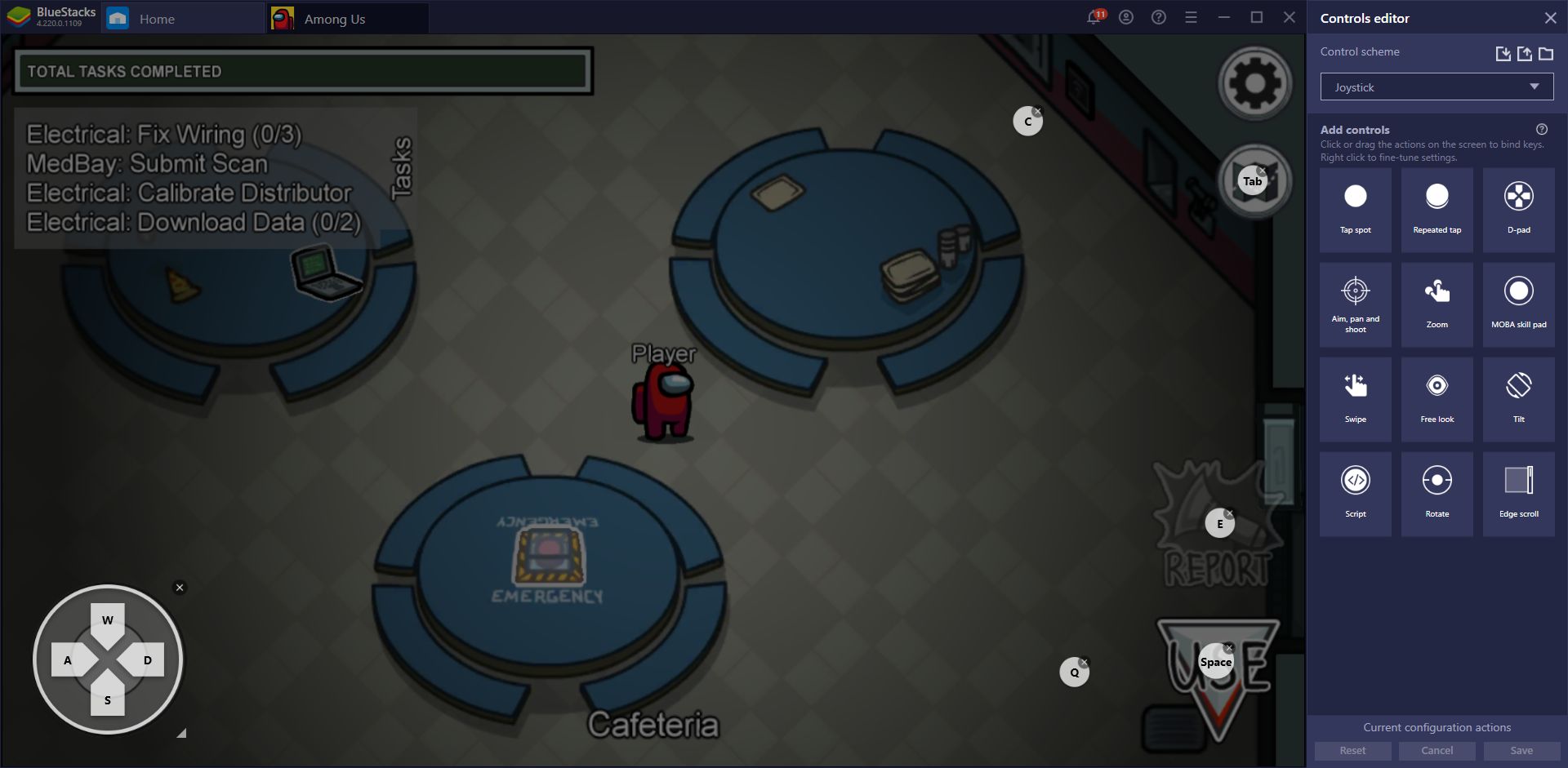Pick the Zoom control tile
Viewport: 1568px width, 768px height.
pos(1437,304)
